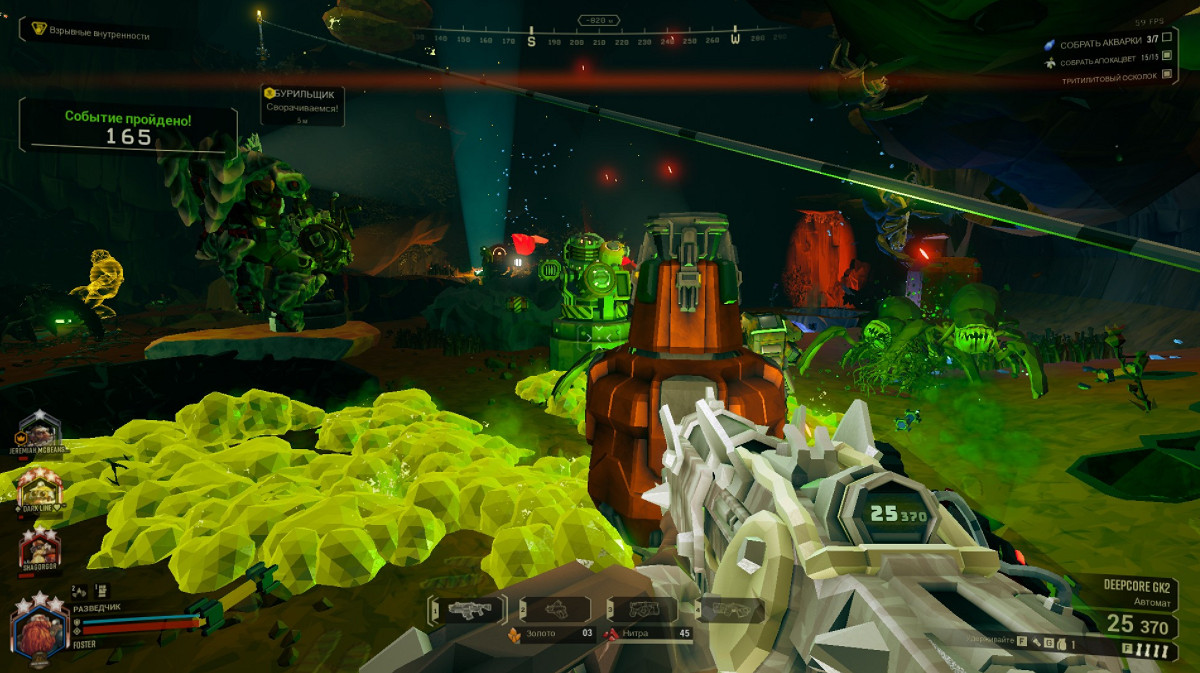Select the tool in weapon slot 4
Viewport: 1200px width, 673px height.
tap(729, 609)
